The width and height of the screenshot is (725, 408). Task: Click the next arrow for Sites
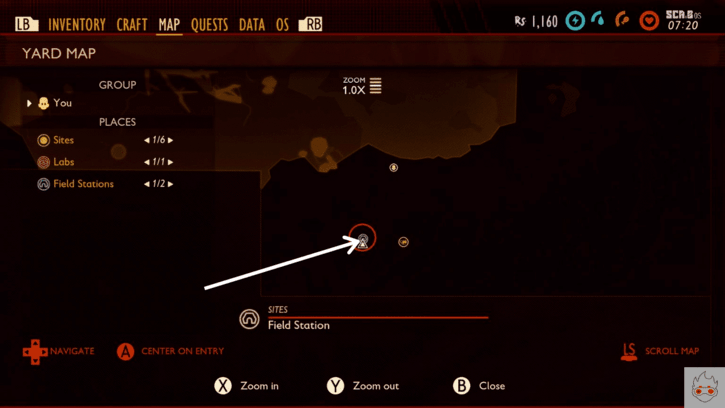pyautogui.click(x=171, y=140)
